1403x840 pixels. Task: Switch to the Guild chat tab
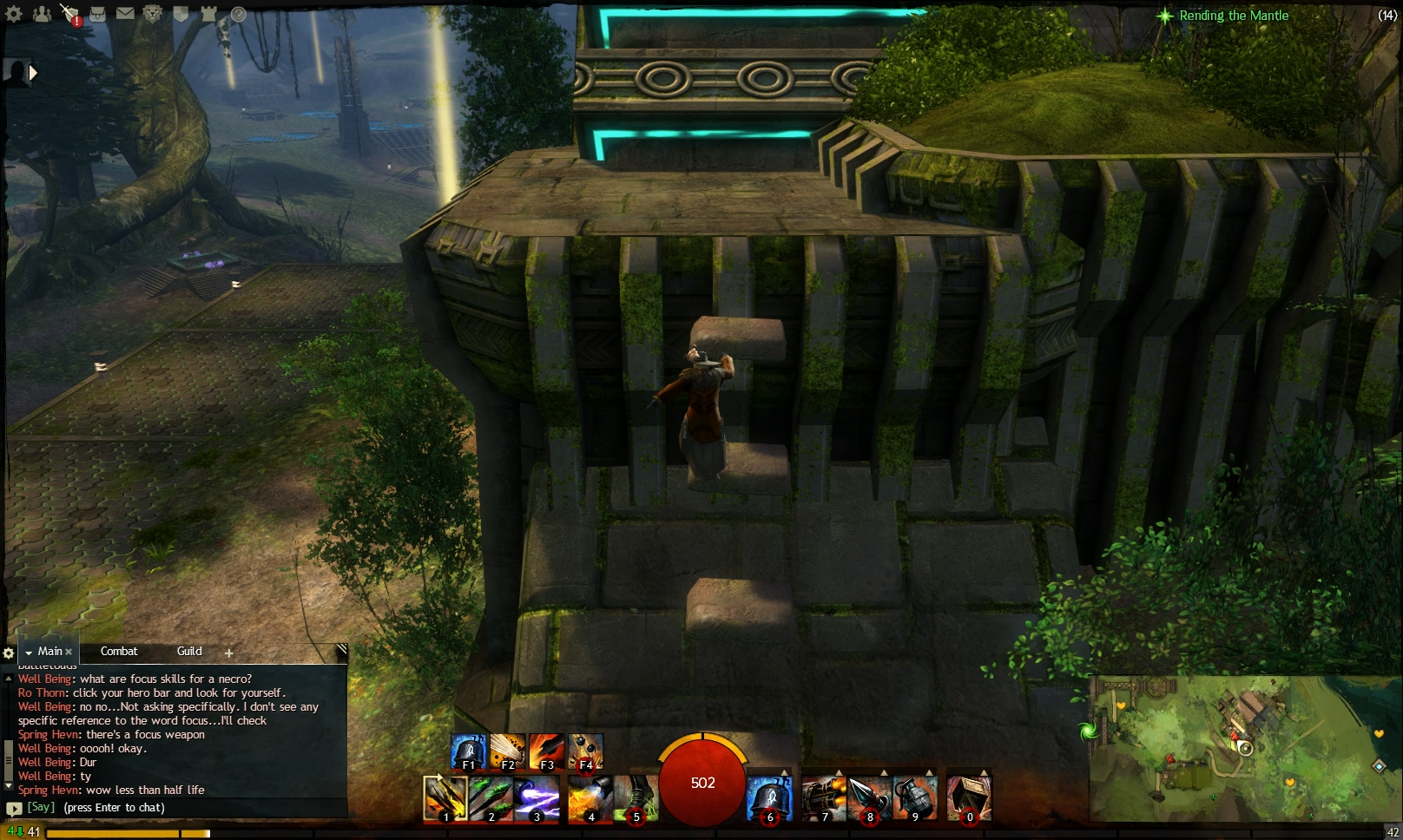[x=188, y=651]
